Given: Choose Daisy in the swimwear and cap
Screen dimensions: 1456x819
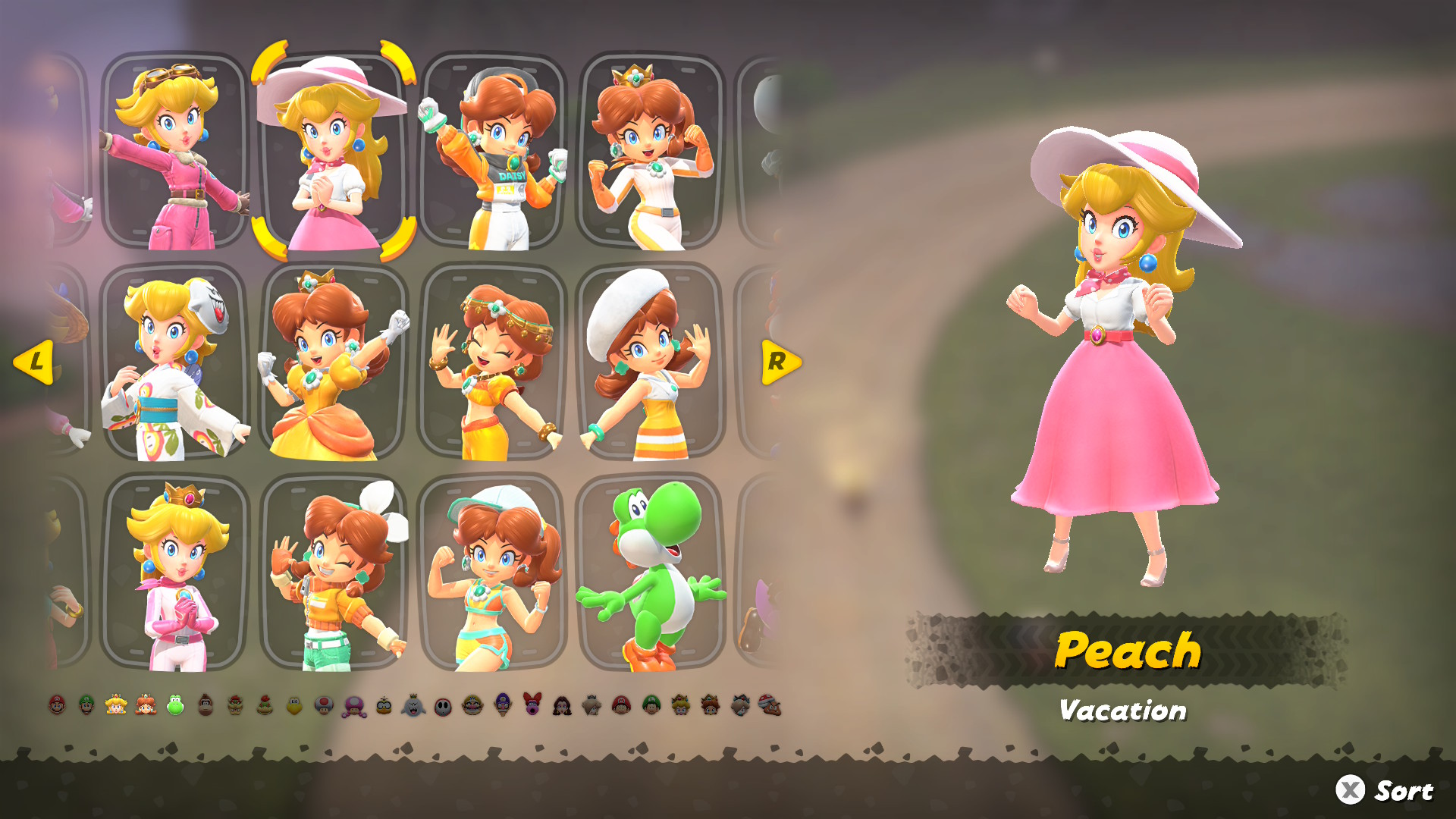Looking at the screenshot, I should (x=493, y=573).
